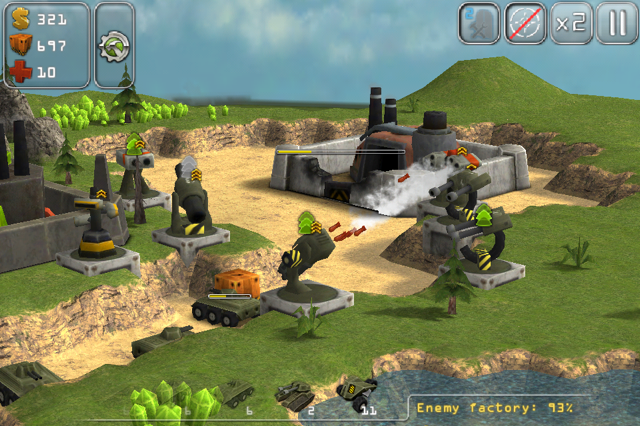Toggle the crossed-out crosshair targeting button

pyautogui.click(x=526, y=23)
